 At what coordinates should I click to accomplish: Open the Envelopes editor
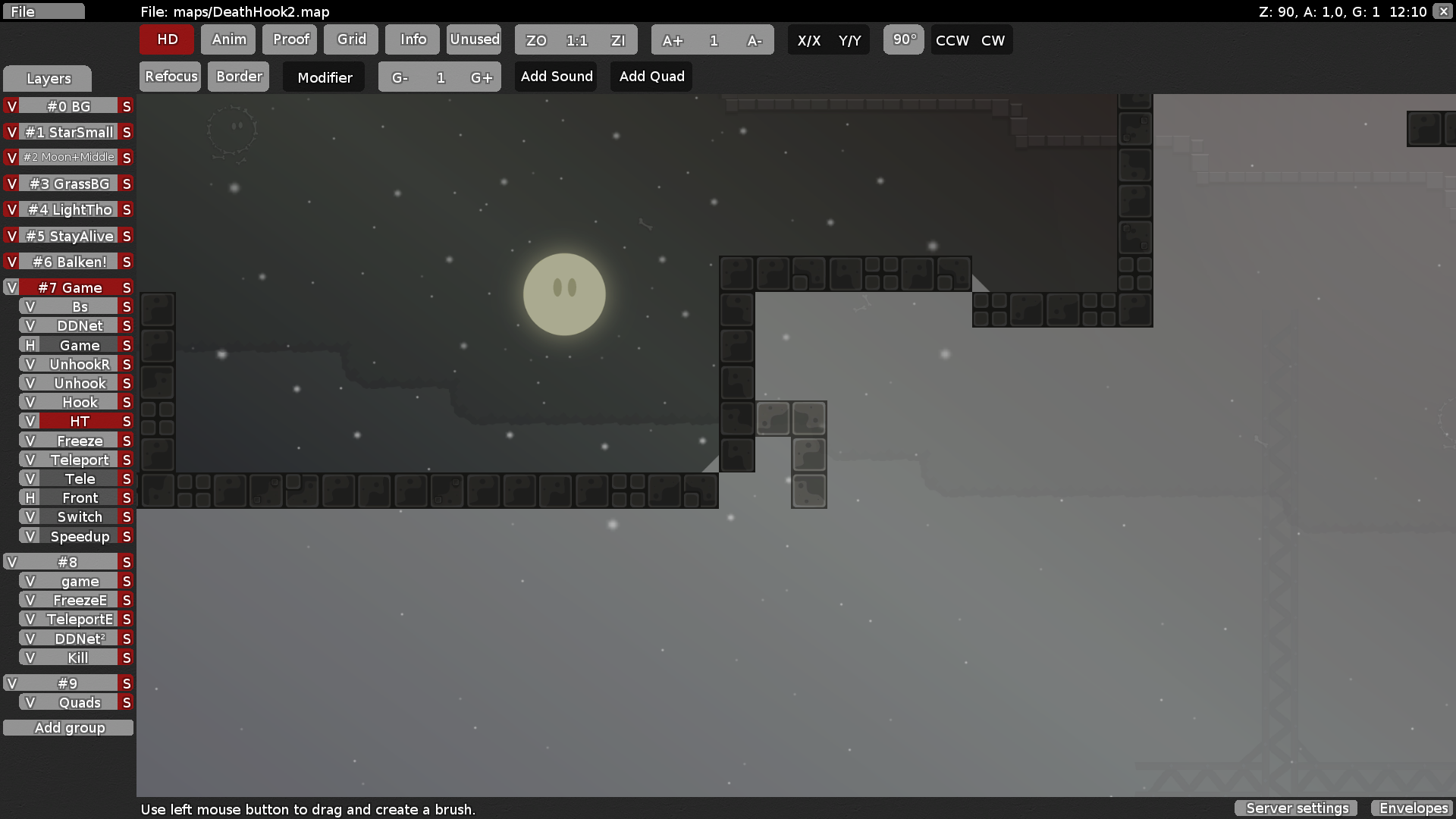click(1412, 808)
